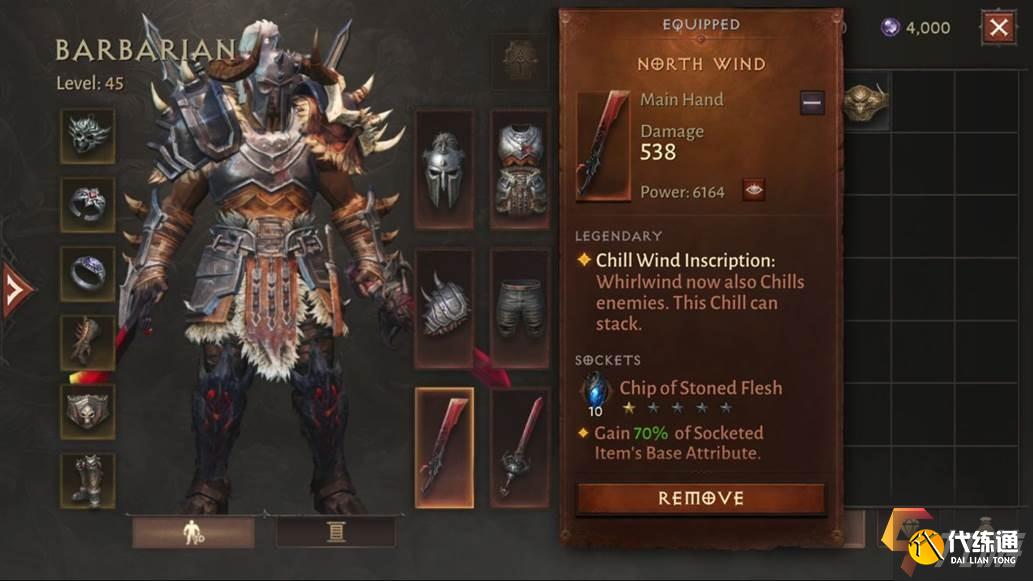Image resolution: width=1033 pixels, height=581 pixels.
Task: Select the spiked shoulder armor slot
Action: pos(444,308)
